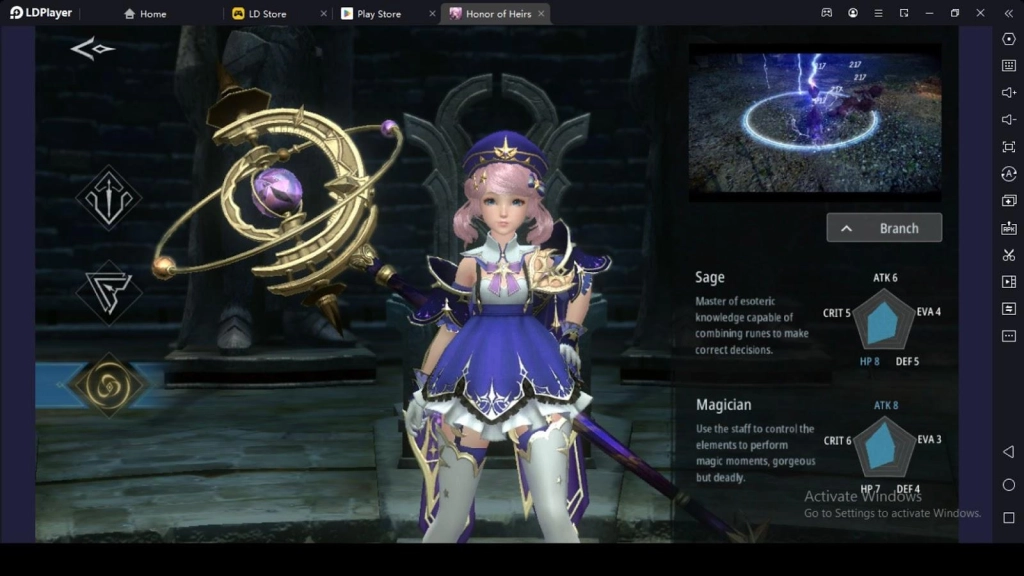Close the Honor of Heirs tab

click(x=541, y=14)
